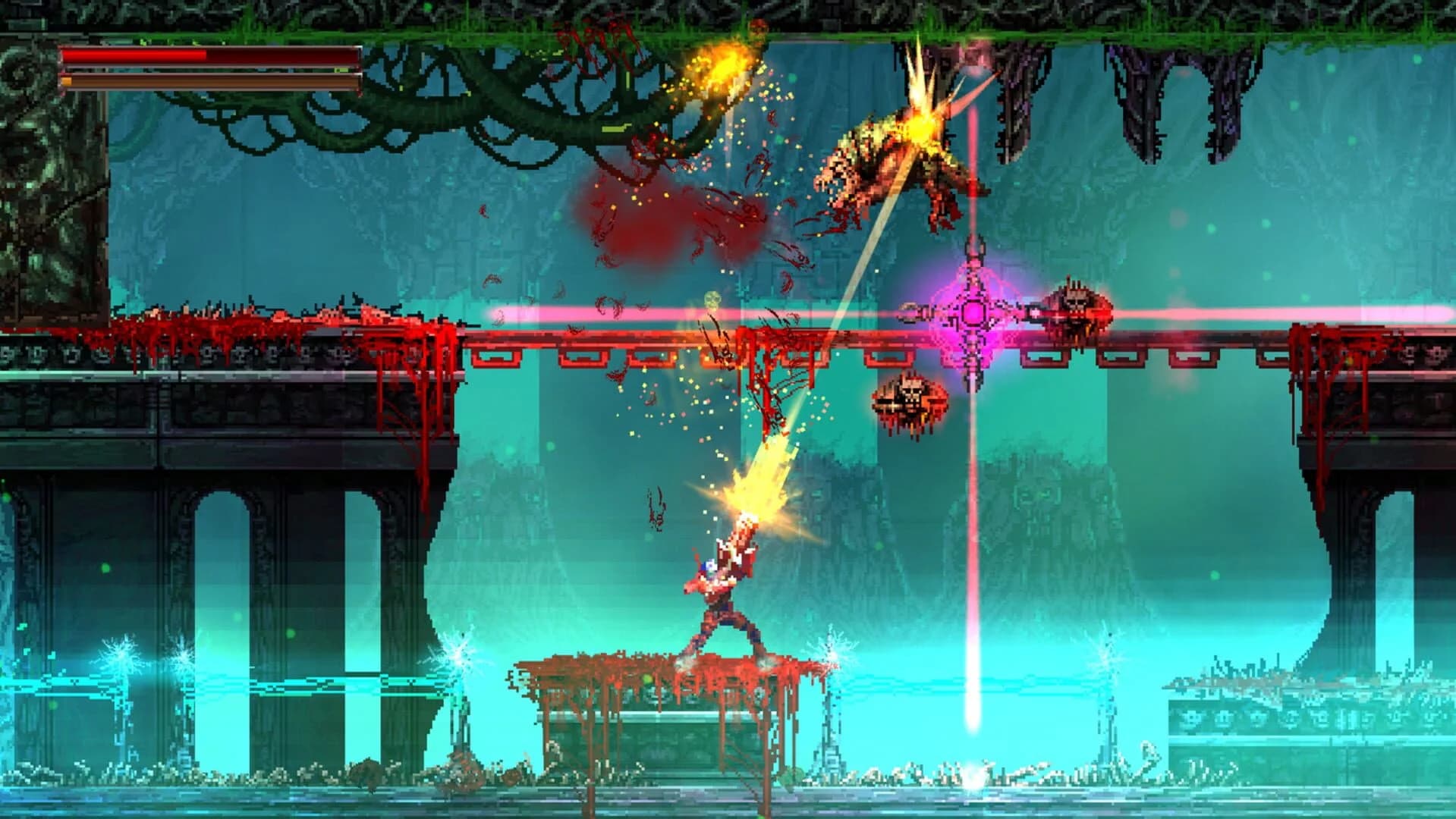Viewport: 1456px width, 819px height.
Task: Toggle the vertical pink laser beam
Action: click(x=973, y=531)
